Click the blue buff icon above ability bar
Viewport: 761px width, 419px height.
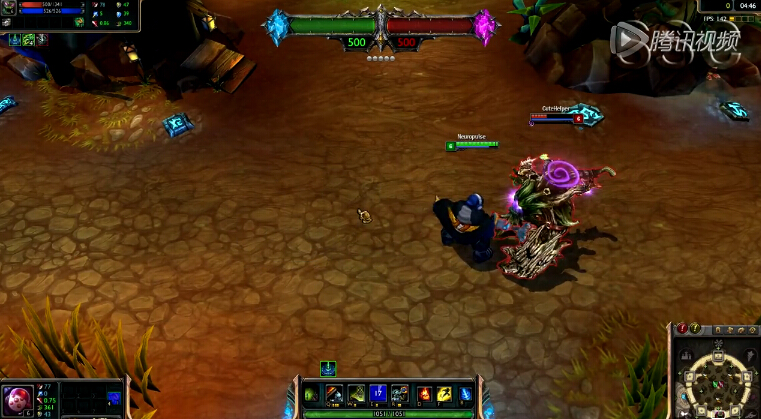(328, 367)
